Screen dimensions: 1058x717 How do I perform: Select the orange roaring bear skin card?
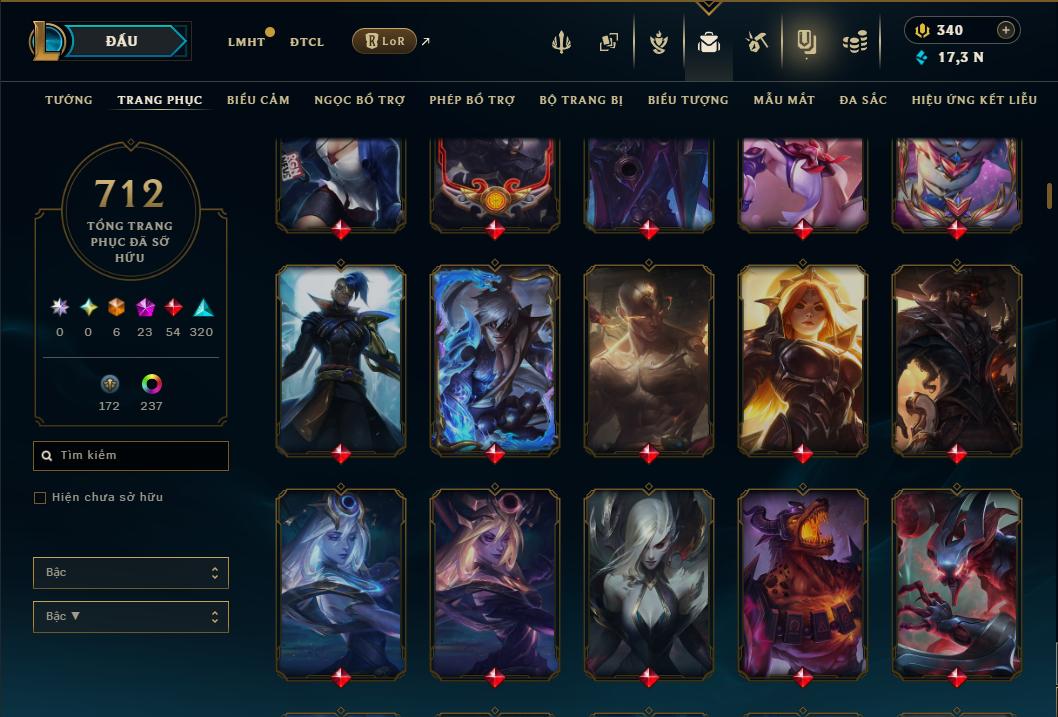point(803,580)
